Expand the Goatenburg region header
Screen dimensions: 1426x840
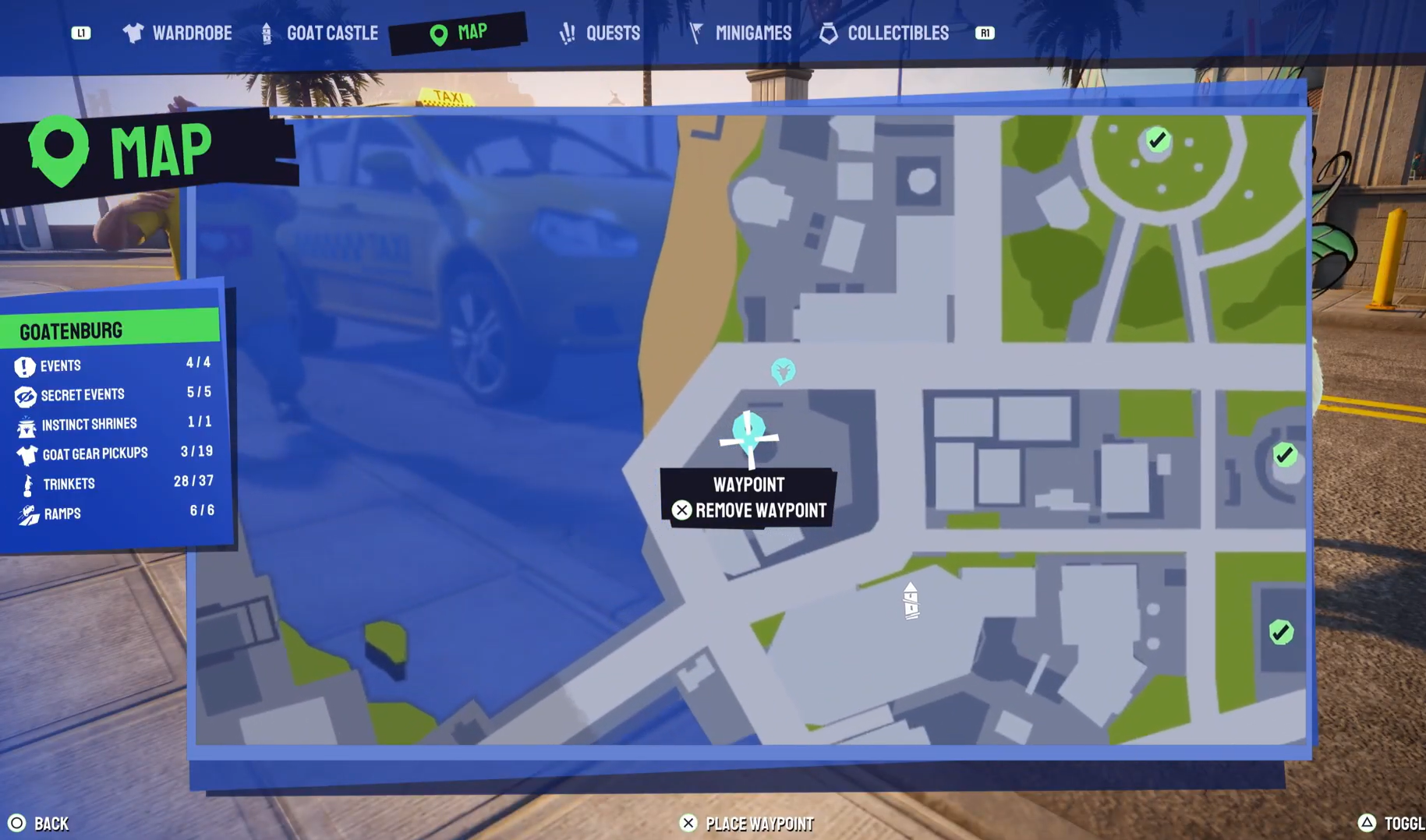tap(72, 330)
